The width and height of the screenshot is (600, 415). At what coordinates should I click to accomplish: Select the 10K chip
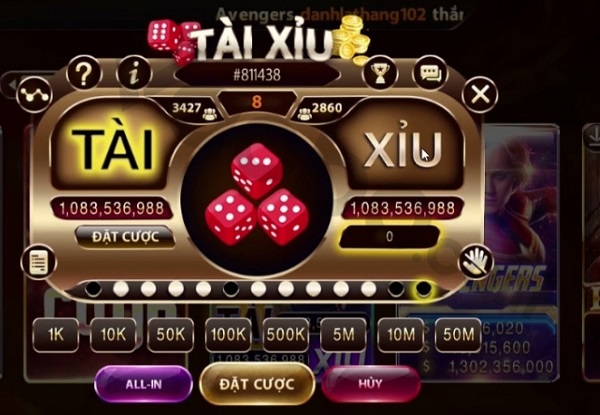(x=113, y=335)
